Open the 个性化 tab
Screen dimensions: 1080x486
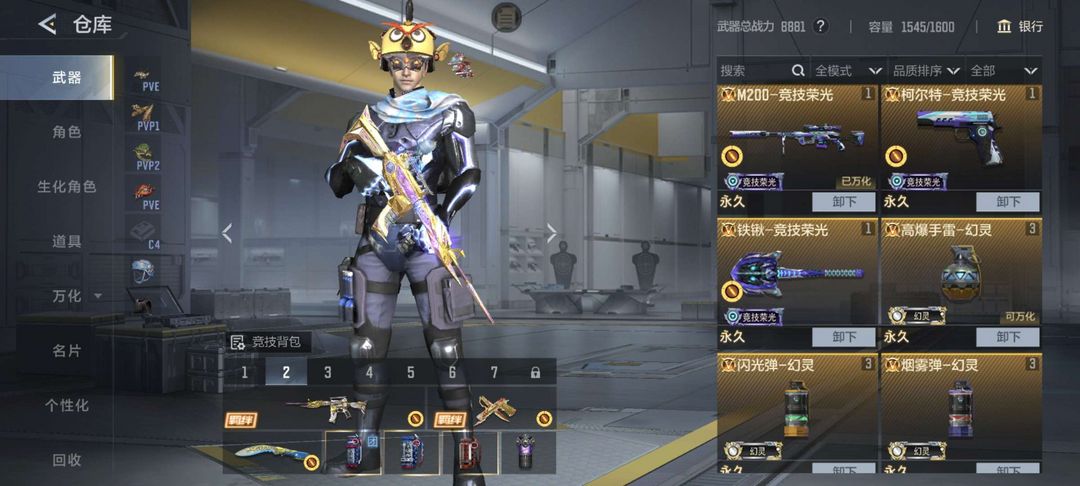pyautogui.click(x=67, y=405)
